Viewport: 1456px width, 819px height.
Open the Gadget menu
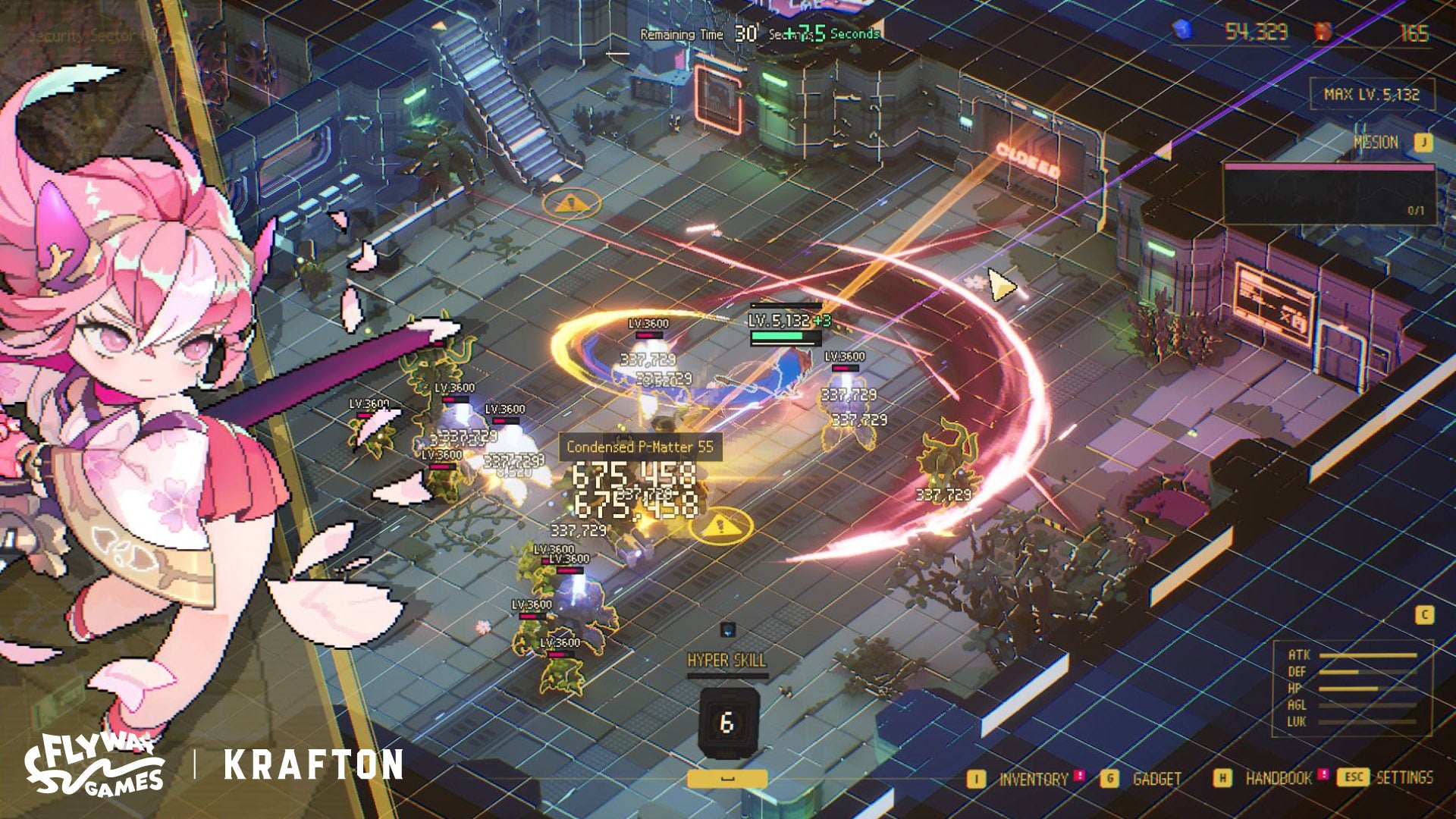[x=1156, y=779]
